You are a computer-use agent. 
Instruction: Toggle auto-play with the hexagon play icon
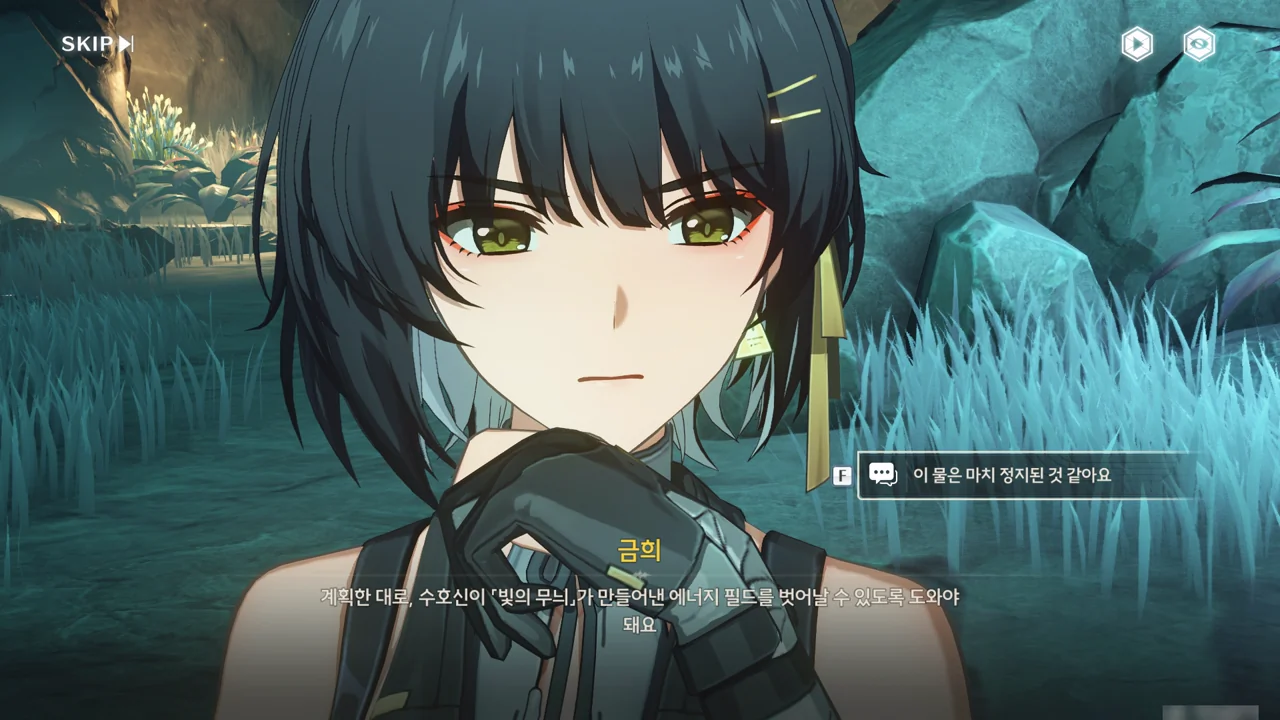1137,44
